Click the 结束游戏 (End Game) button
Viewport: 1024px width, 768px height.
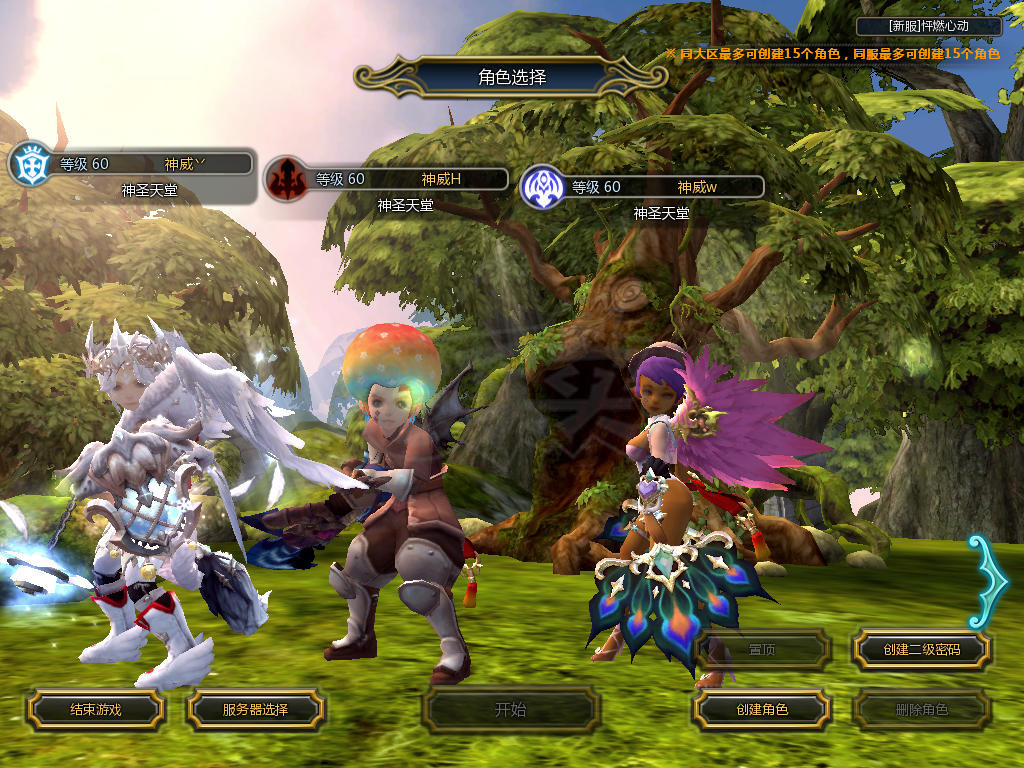[95, 709]
